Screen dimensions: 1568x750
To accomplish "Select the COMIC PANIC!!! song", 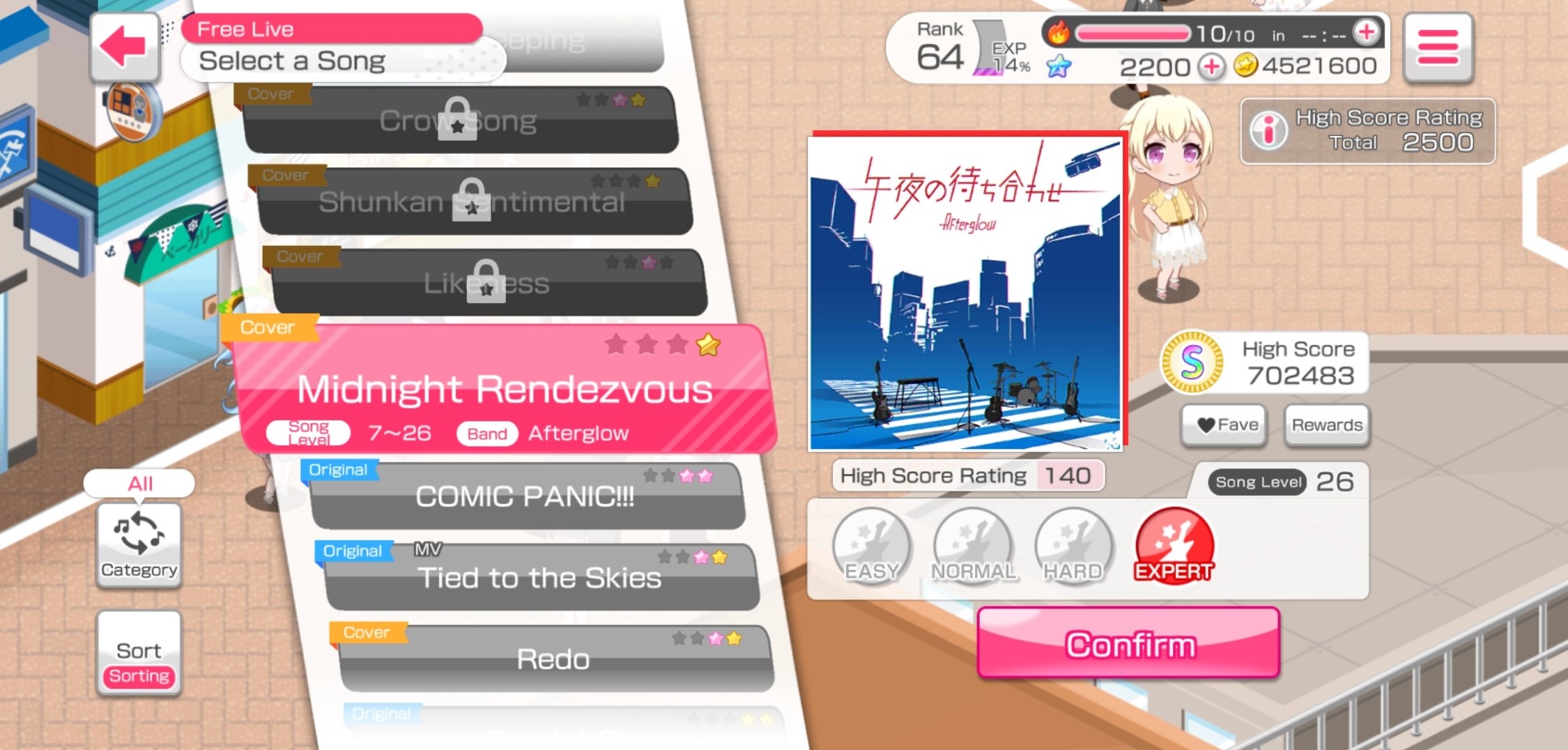I will pyautogui.click(x=525, y=496).
